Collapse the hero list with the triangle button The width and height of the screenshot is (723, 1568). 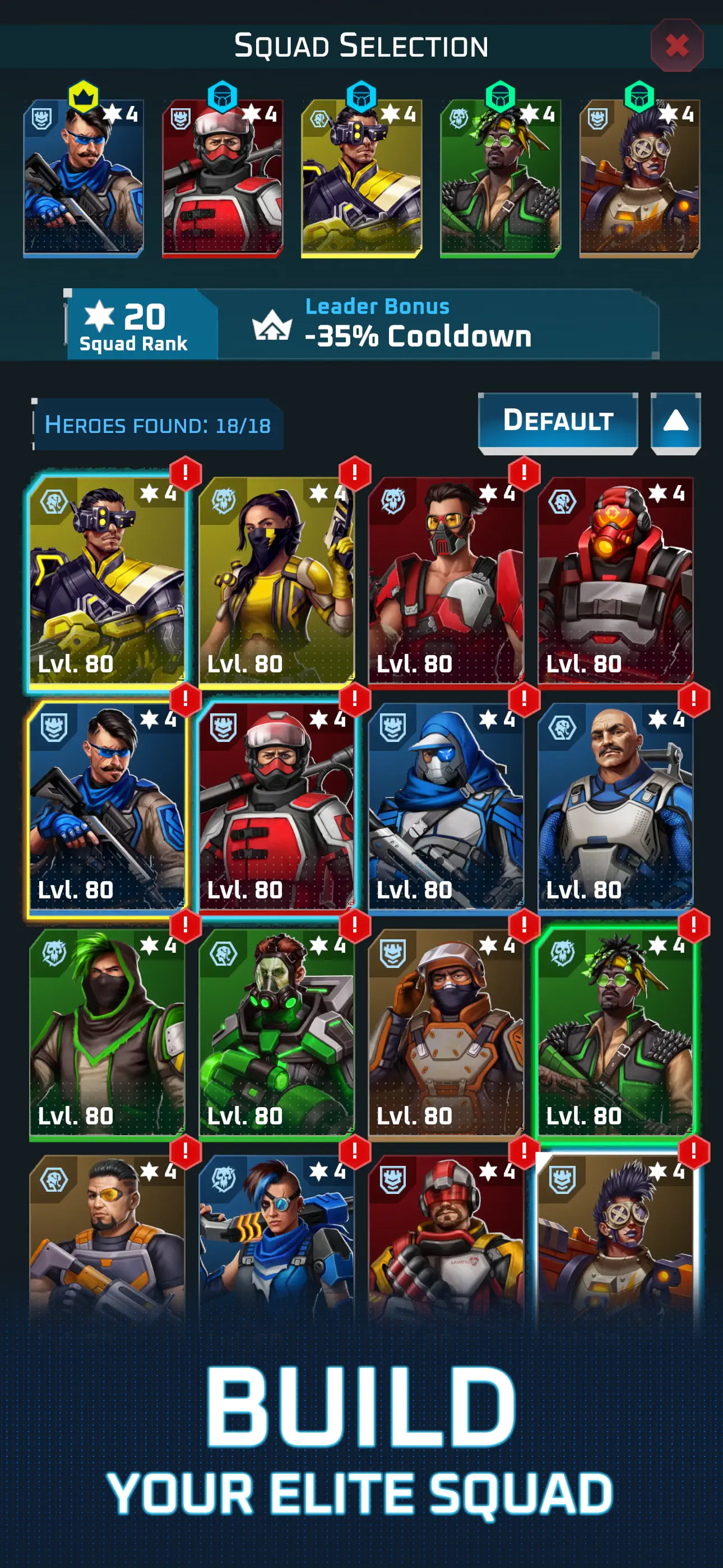(675, 419)
